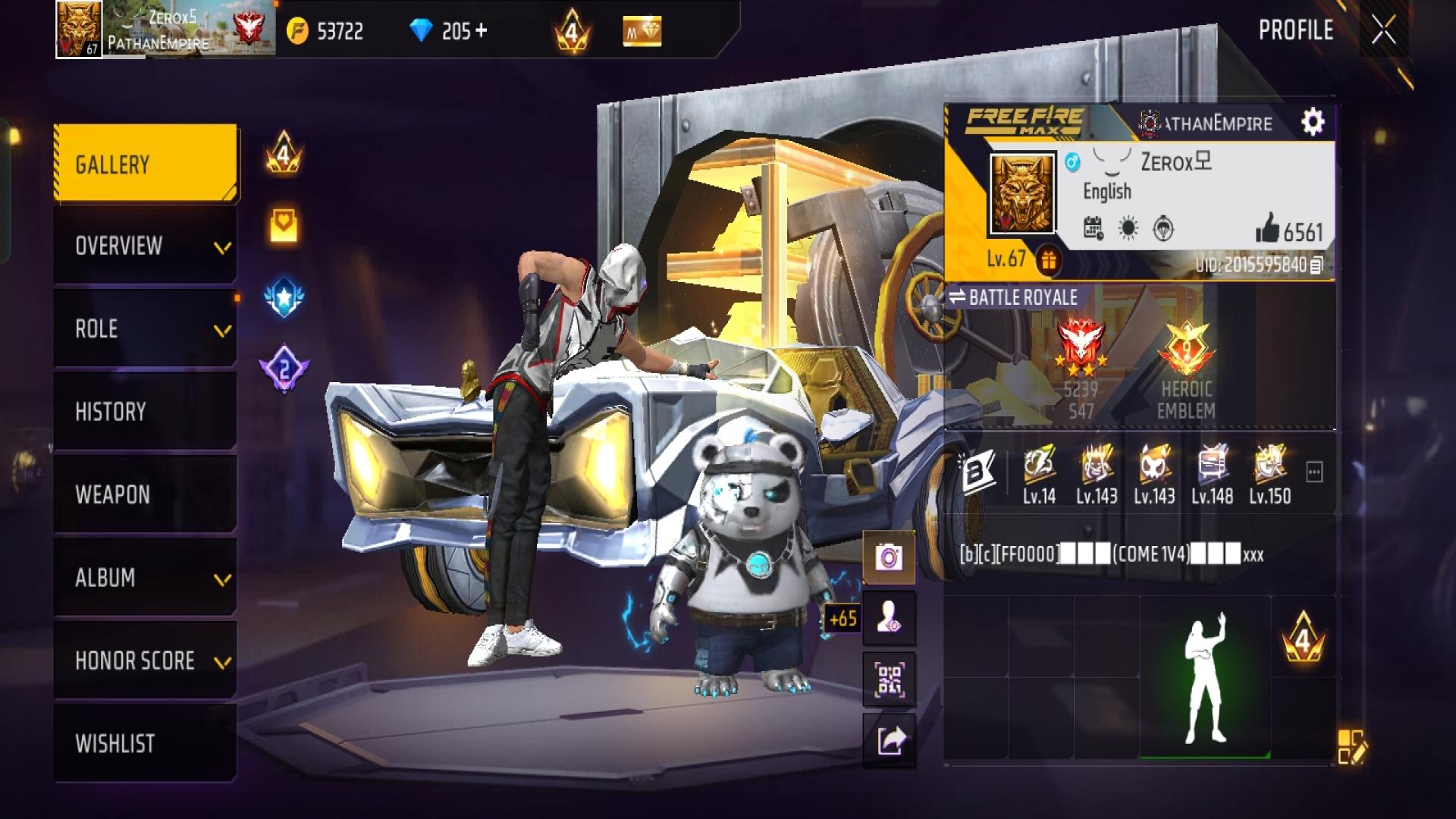Close the Profile screen with X
The width and height of the screenshot is (1456, 819).
point(1383,31)
